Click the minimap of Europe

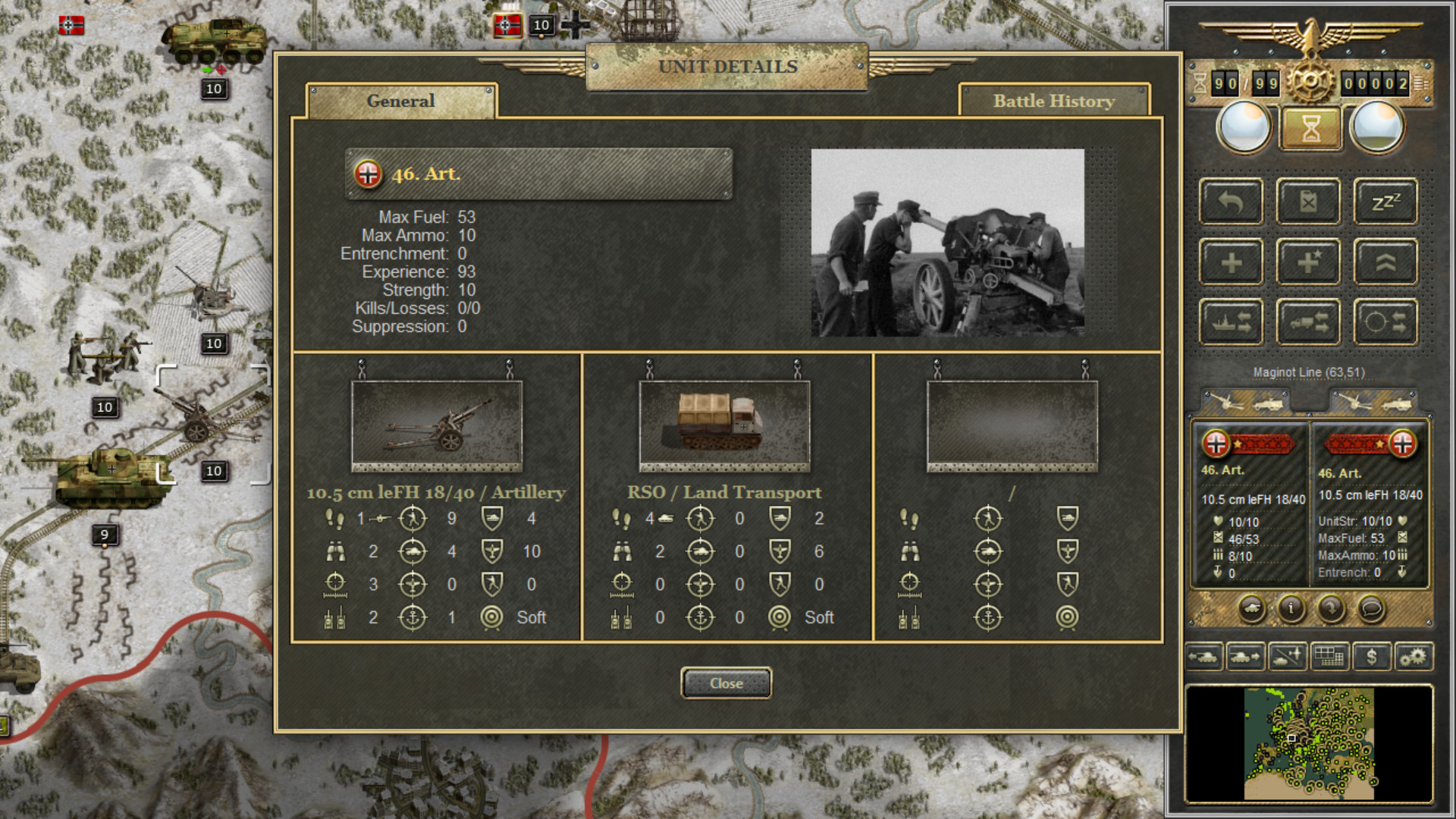(x=1309, y=743)
